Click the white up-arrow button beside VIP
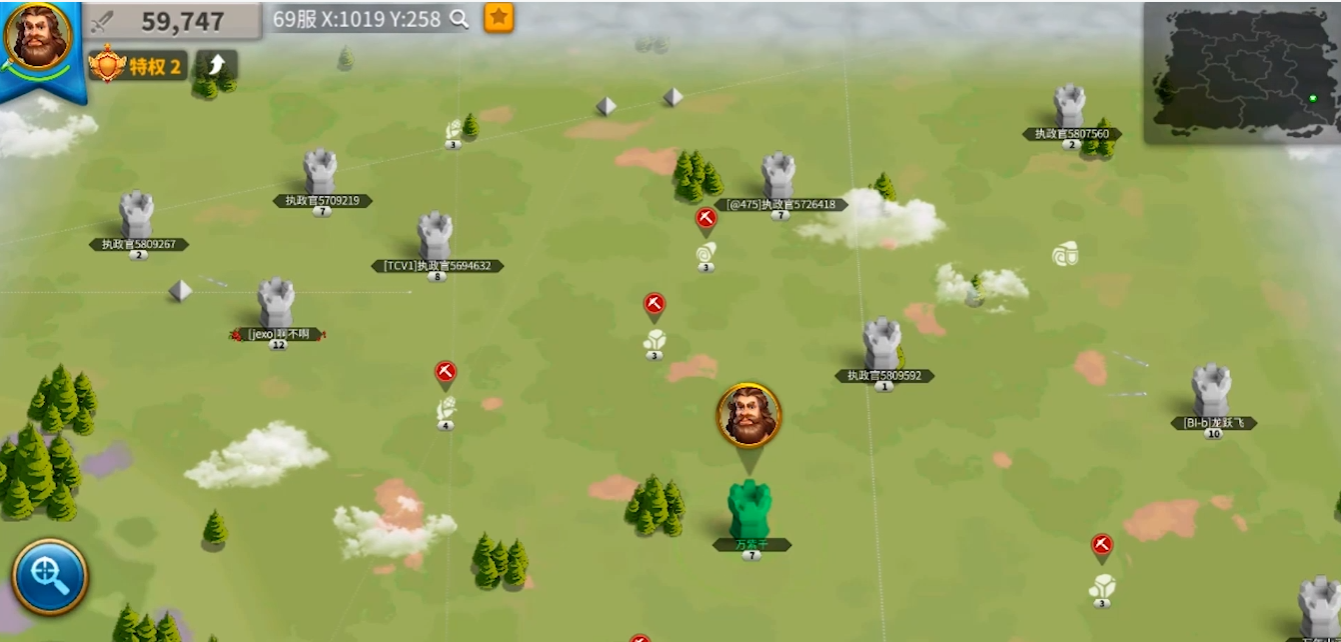1341x642 pixels. point(217,66)
